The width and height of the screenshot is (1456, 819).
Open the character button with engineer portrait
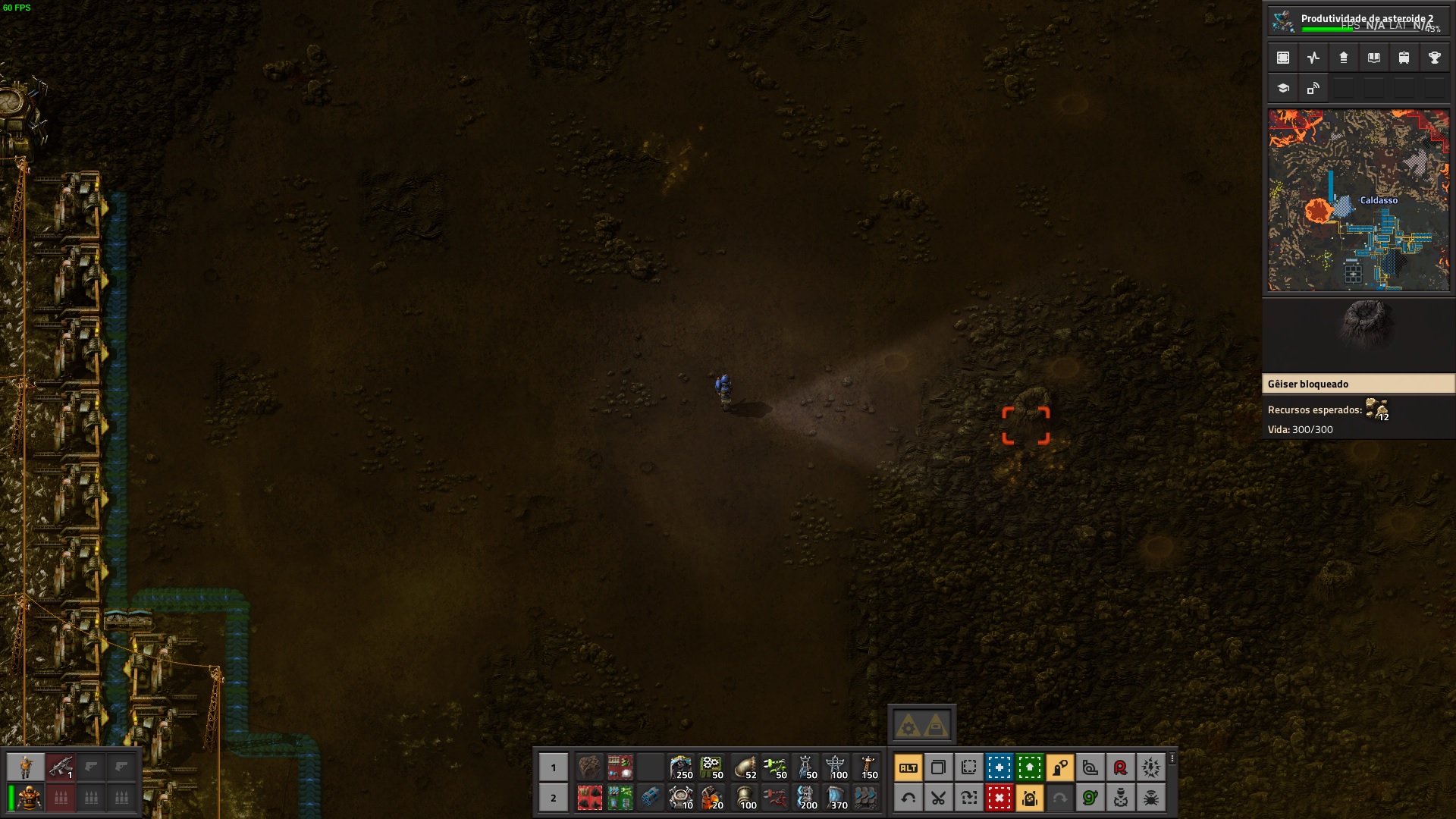26,767
